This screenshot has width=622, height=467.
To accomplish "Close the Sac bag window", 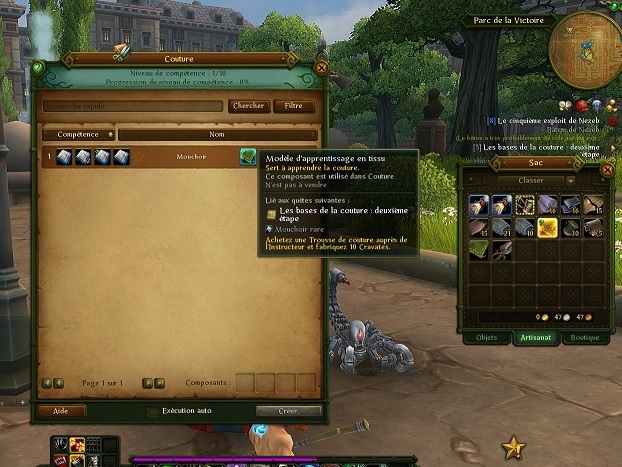I will [x=606, y=171].
